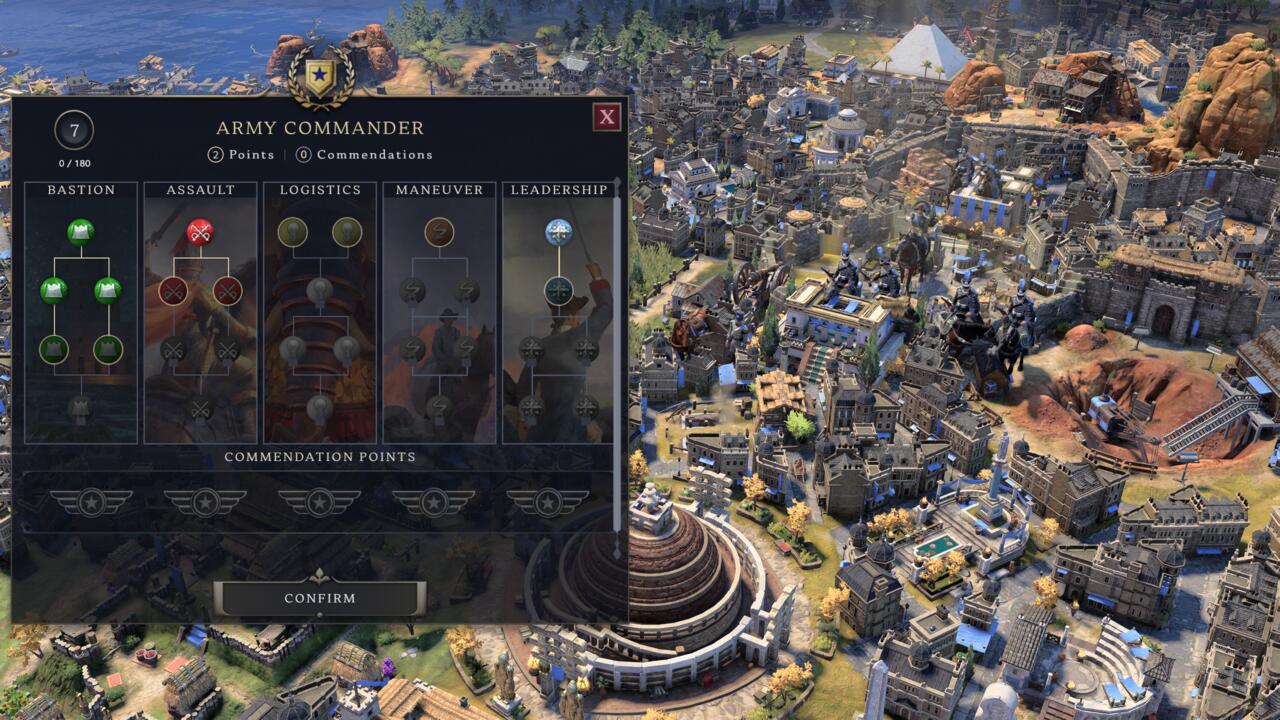The height and width of the screenshot is (720, 1280).
Task: Select the top blue Leadership promotion node
Action: [x=558, y=232]
